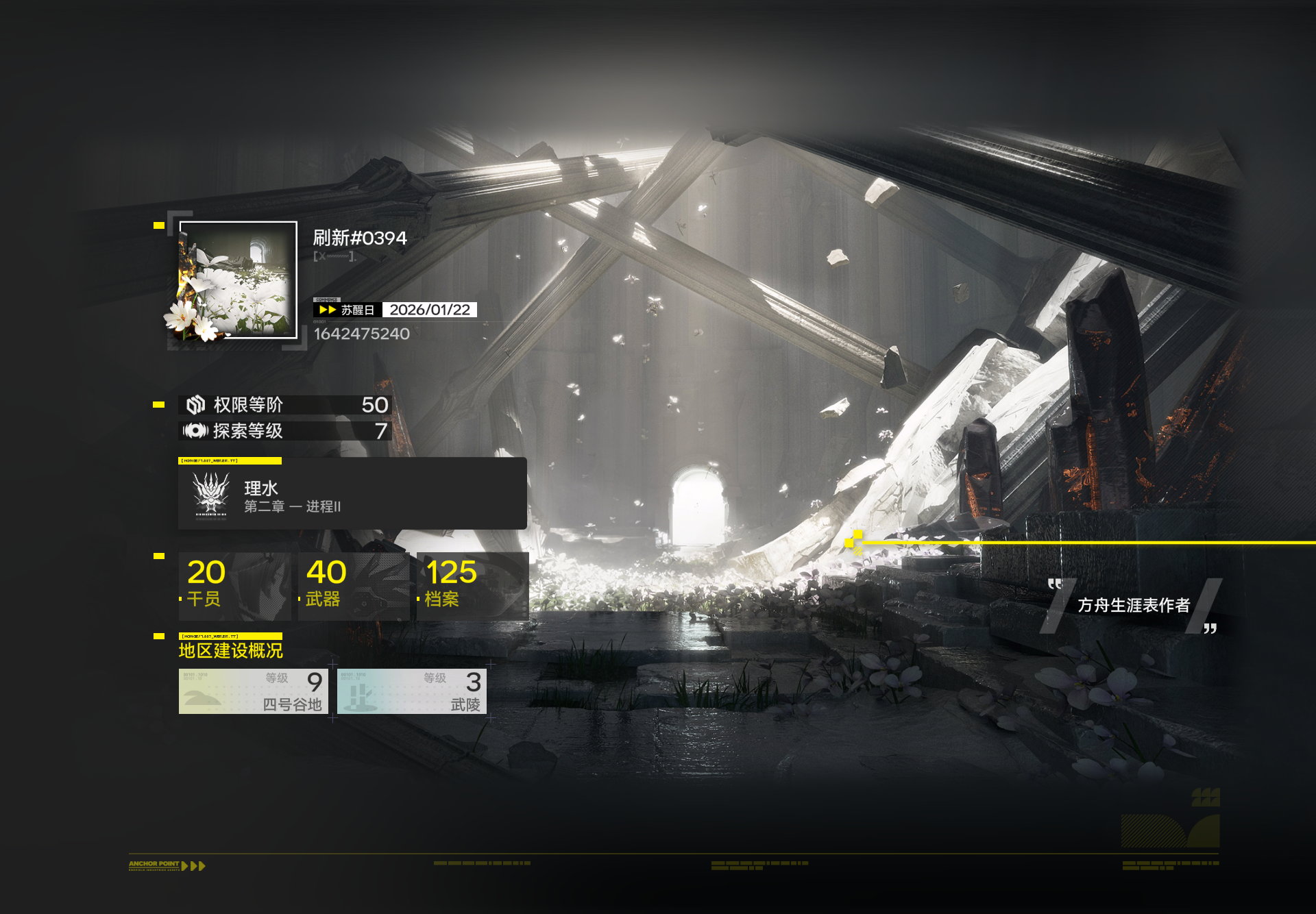Open the flower avatar portrait
This screenshot has height=914, width=1316.
238,280
